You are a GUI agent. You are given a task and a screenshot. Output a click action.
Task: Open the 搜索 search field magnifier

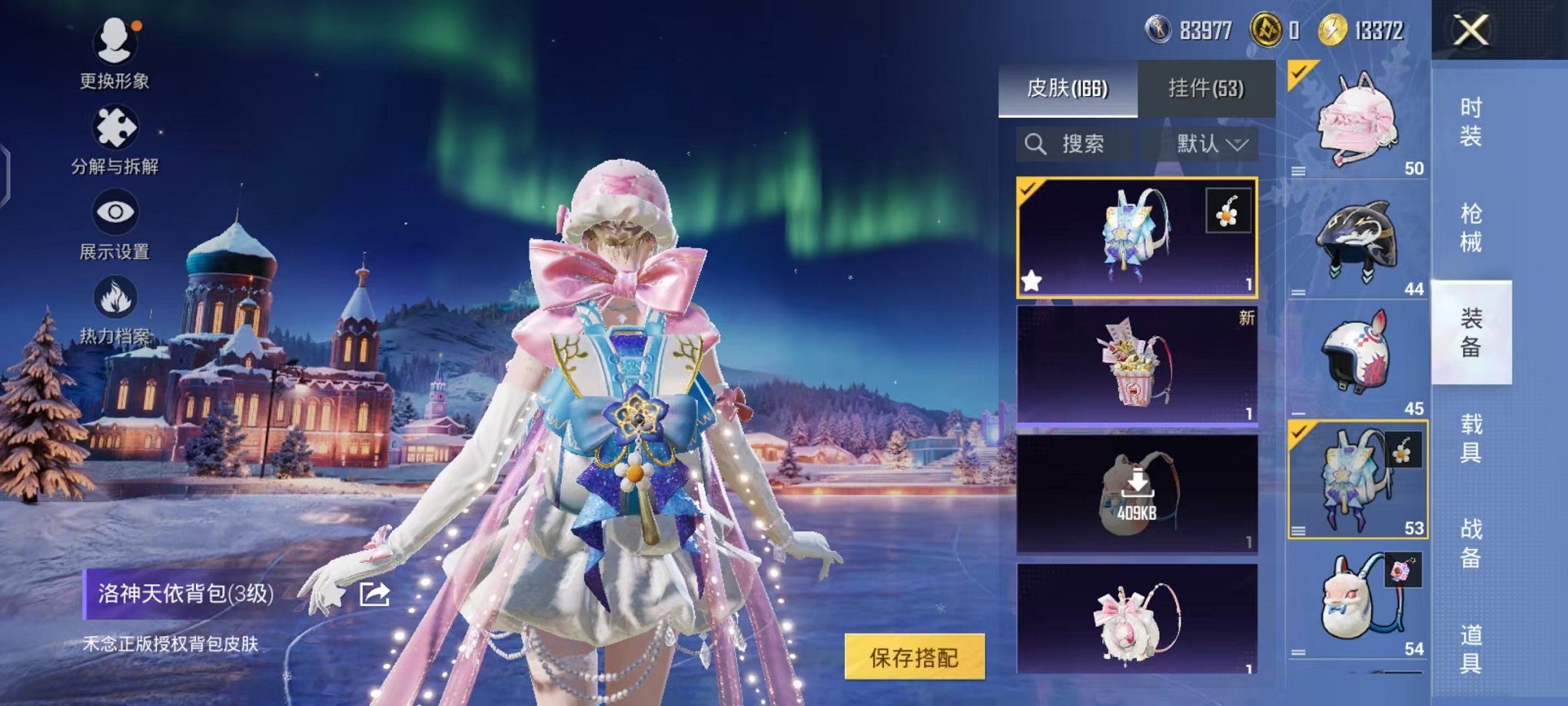pyautogui.click(x=1037, y=145)
